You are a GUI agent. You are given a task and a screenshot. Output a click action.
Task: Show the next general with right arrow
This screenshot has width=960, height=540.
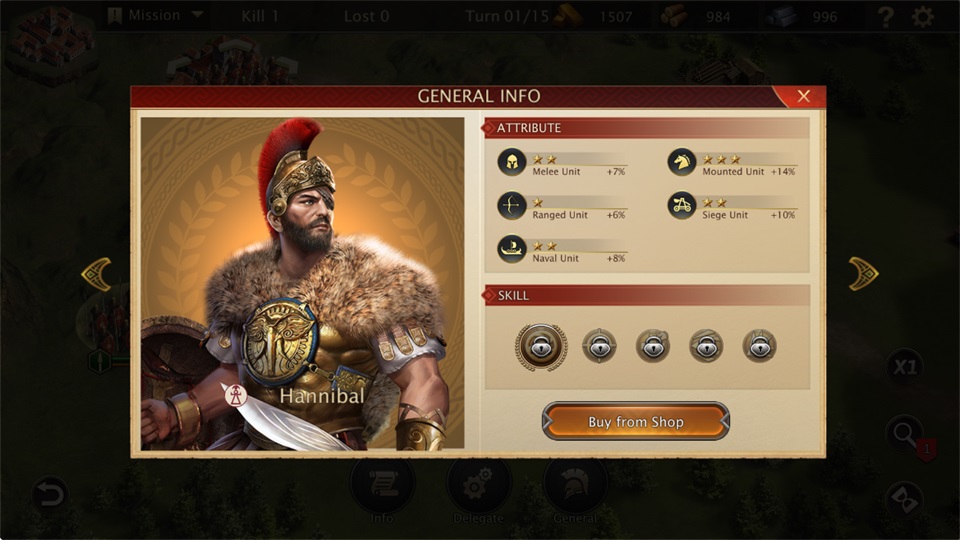(863, 274)
